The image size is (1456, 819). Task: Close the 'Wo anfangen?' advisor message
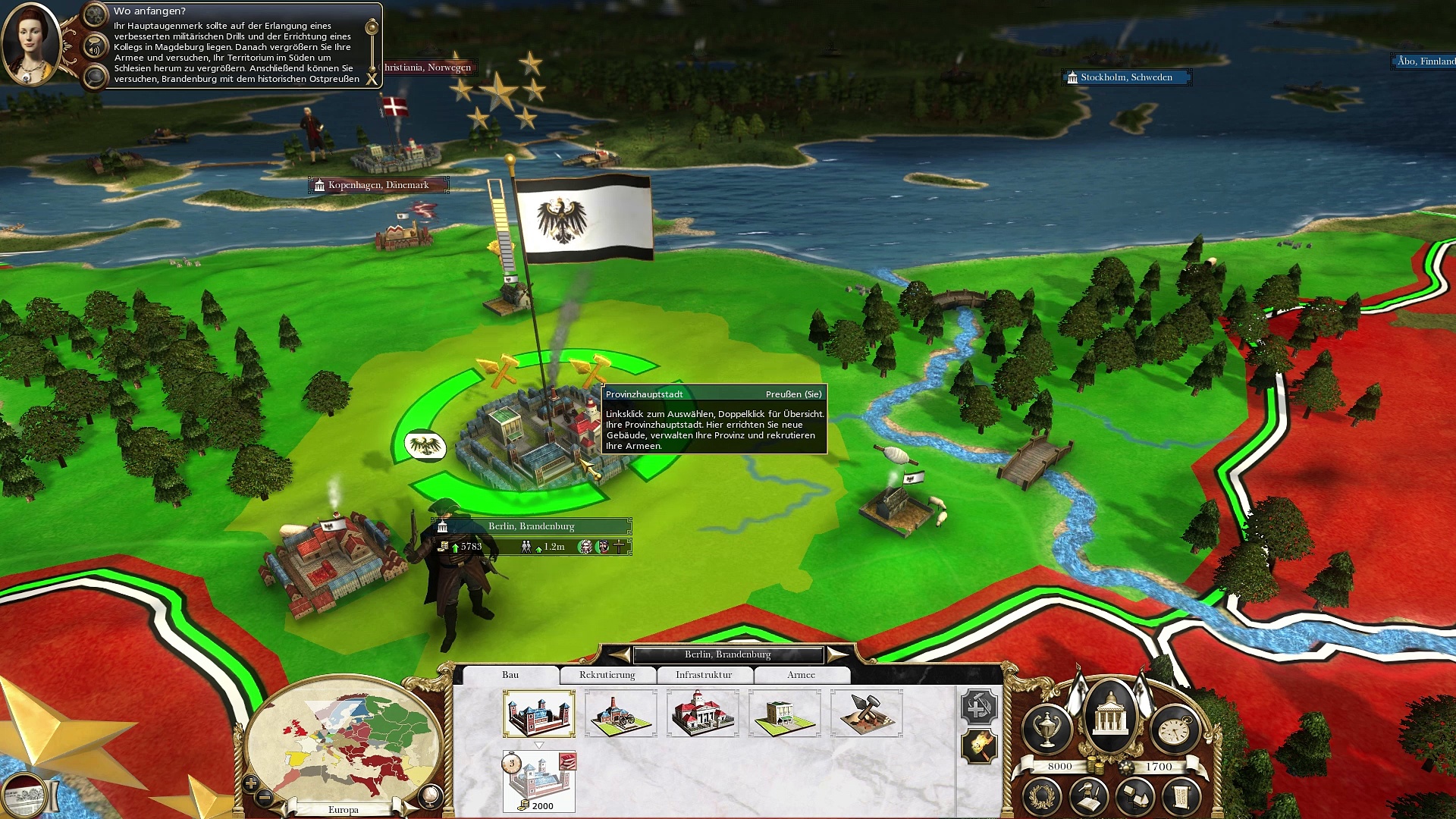(x=372, y=78)
